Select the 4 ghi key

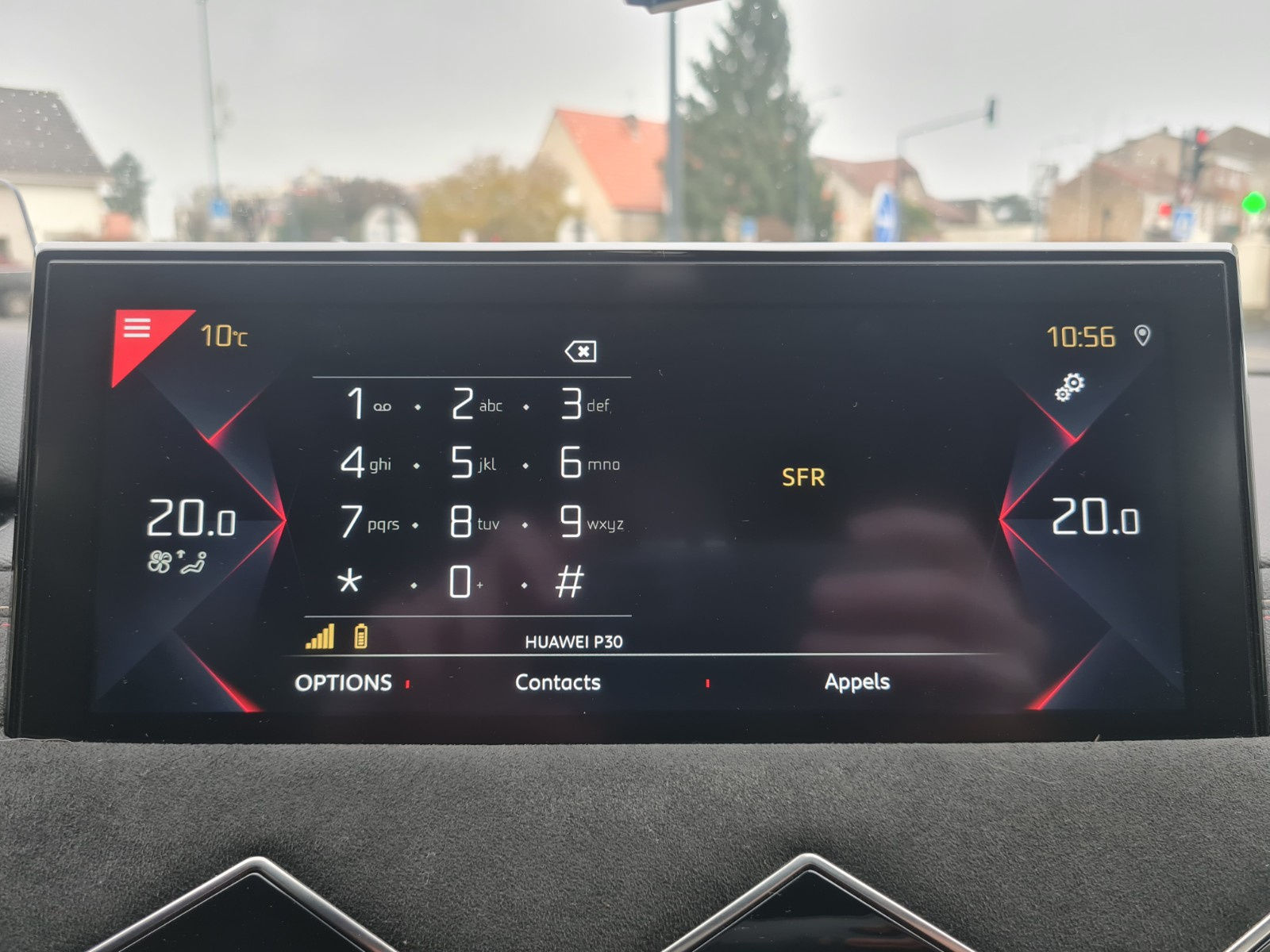click(364, 463)
